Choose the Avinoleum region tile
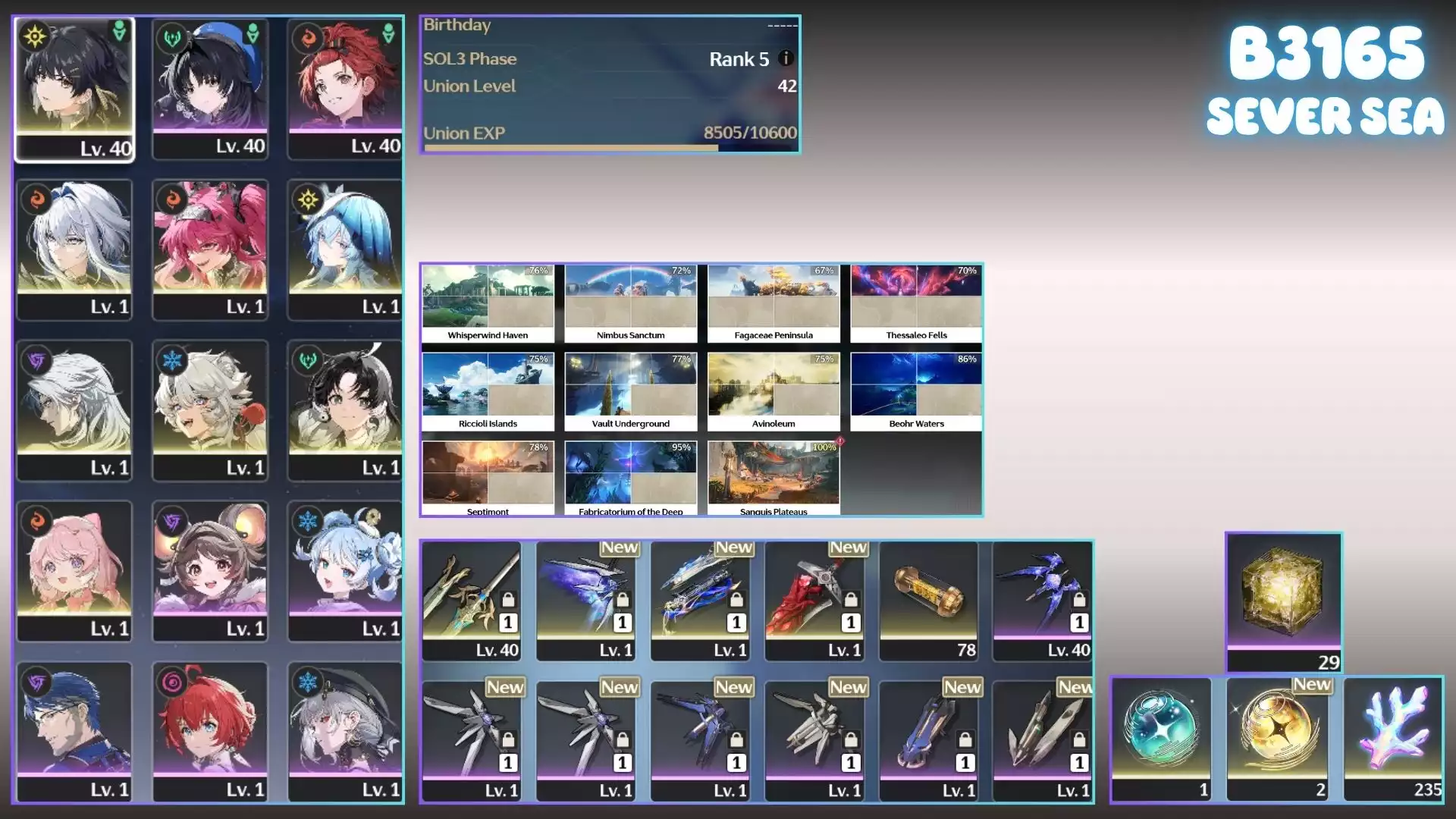The width and height of the screenshot is (1456, 819). point(773,391)
